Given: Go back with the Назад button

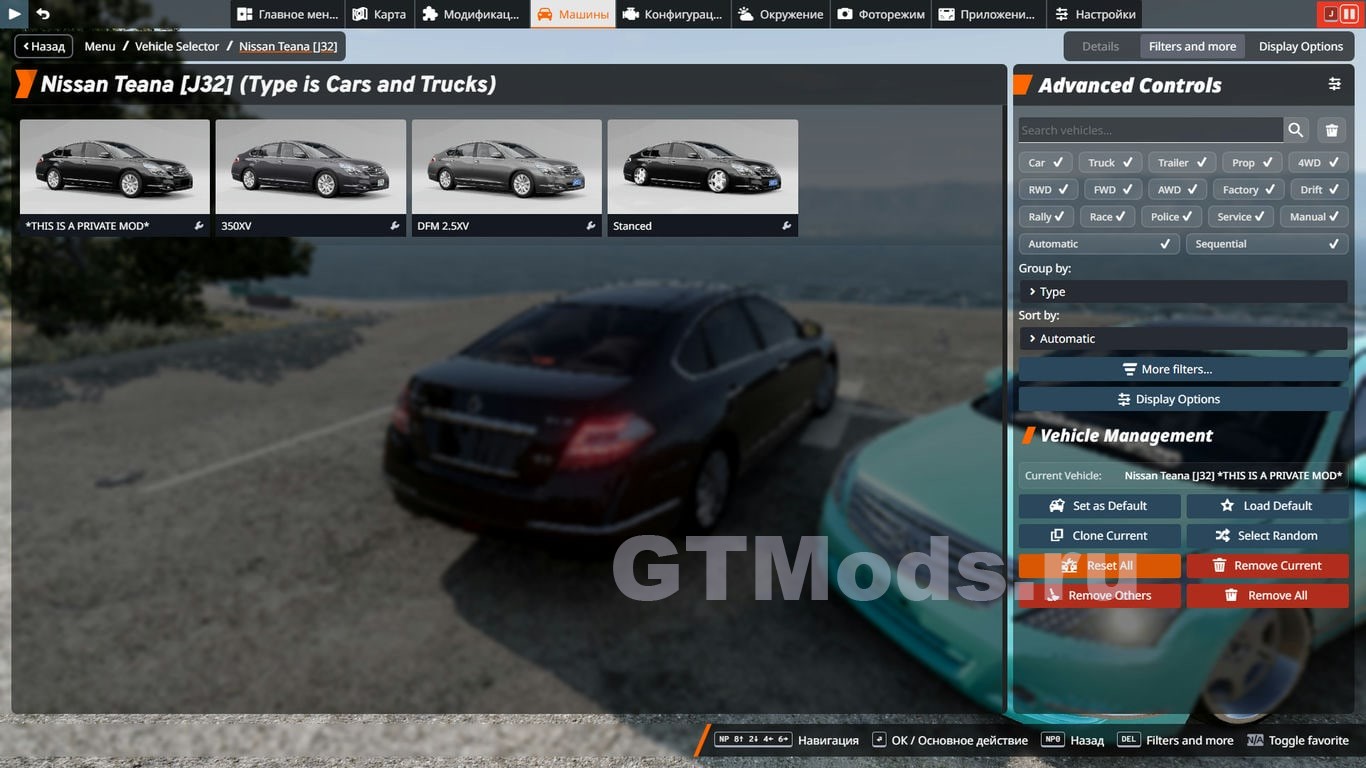Looking at the screenshot, I should coord(44,46).
